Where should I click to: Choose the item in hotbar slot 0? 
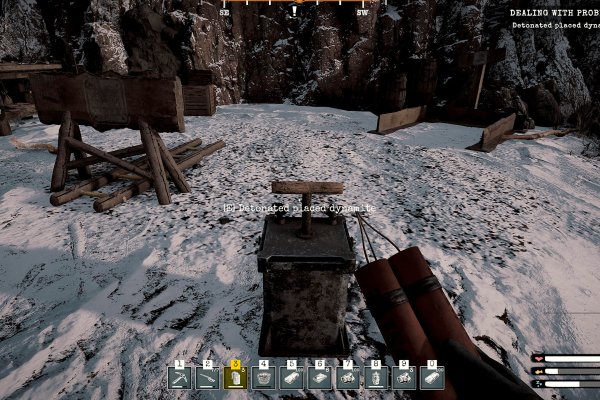pos(432,377)
